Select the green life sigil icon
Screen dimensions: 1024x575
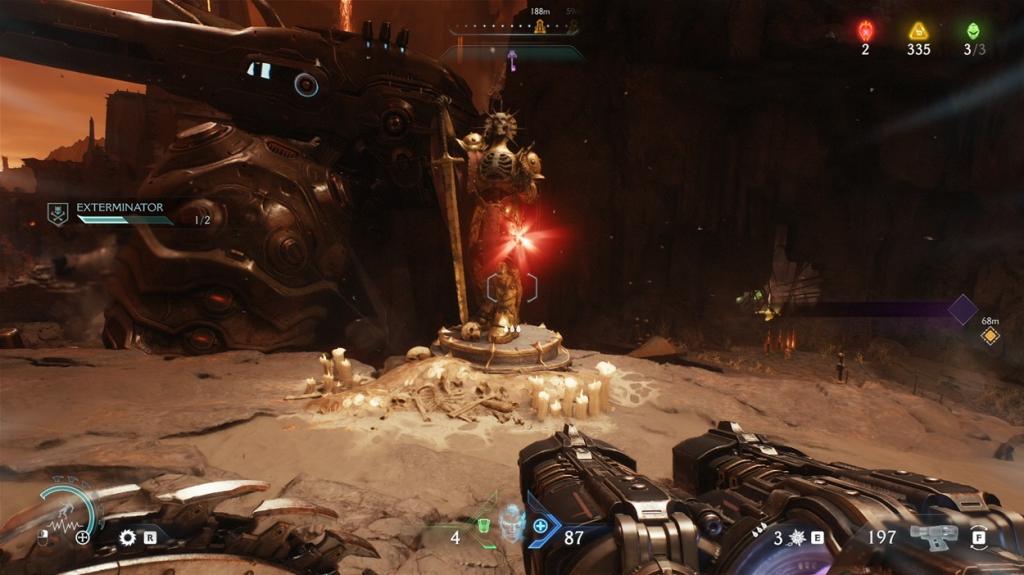972,31
